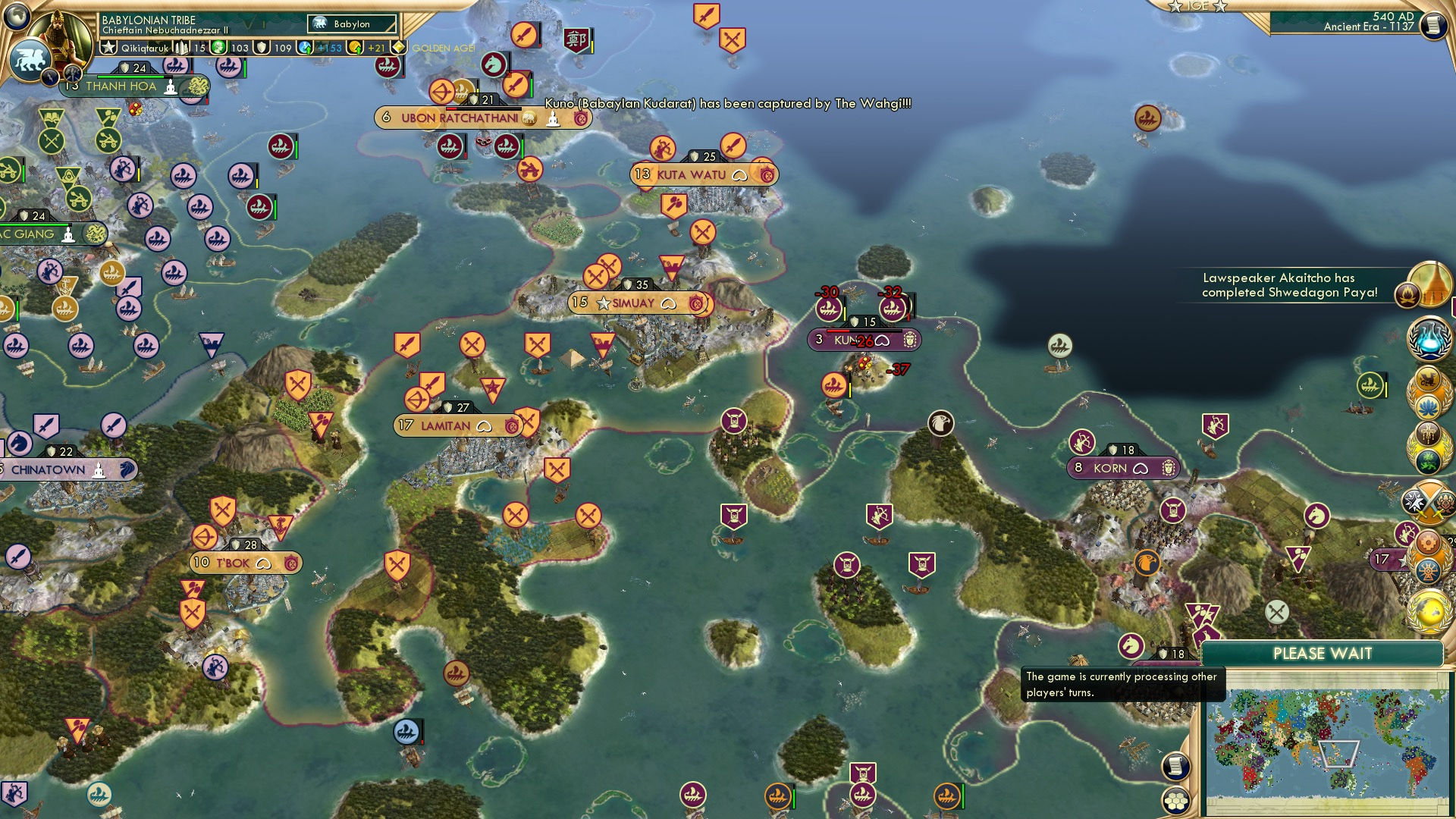Open the scroll menu beside the turn date
This screenshot has width=1456, height=819.
(1432, 26)
